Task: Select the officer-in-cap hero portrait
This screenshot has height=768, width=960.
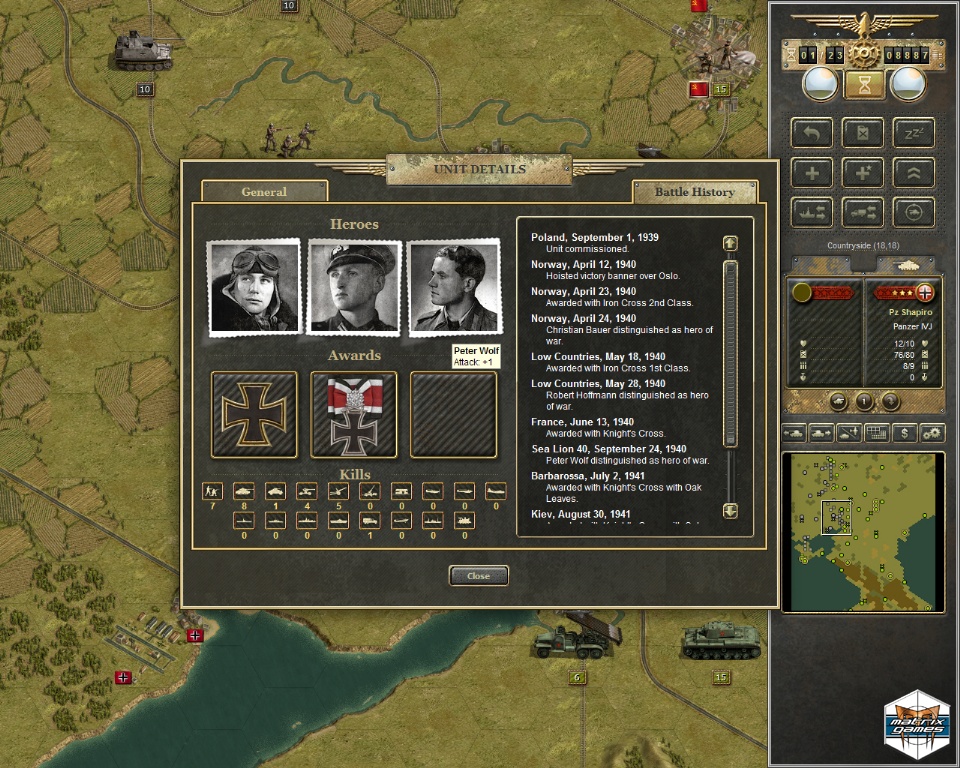Action: 354,288
